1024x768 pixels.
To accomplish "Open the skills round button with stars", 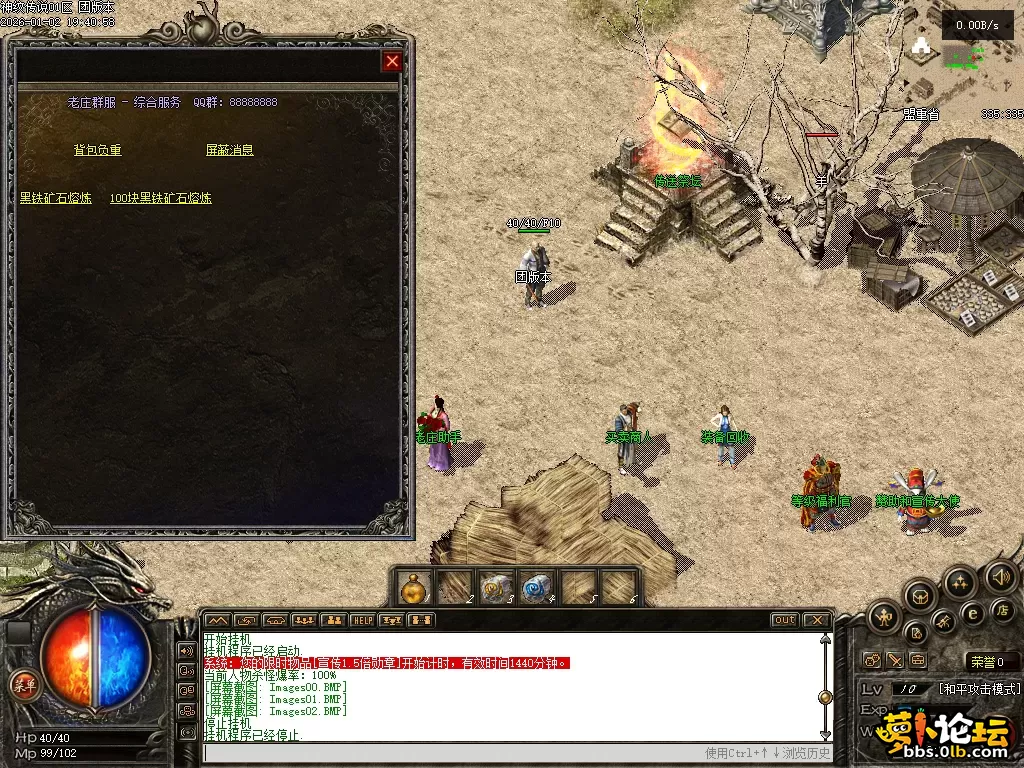I will pos(960,583).
